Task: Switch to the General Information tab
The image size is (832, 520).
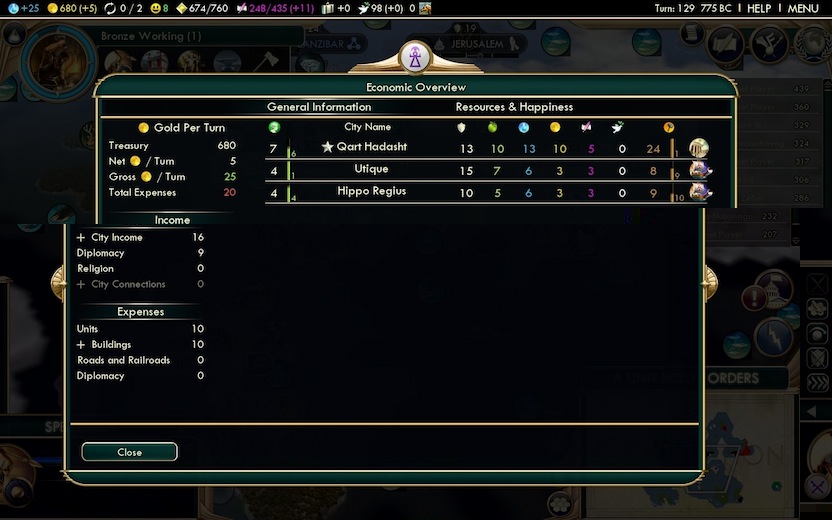Action: 319,107
